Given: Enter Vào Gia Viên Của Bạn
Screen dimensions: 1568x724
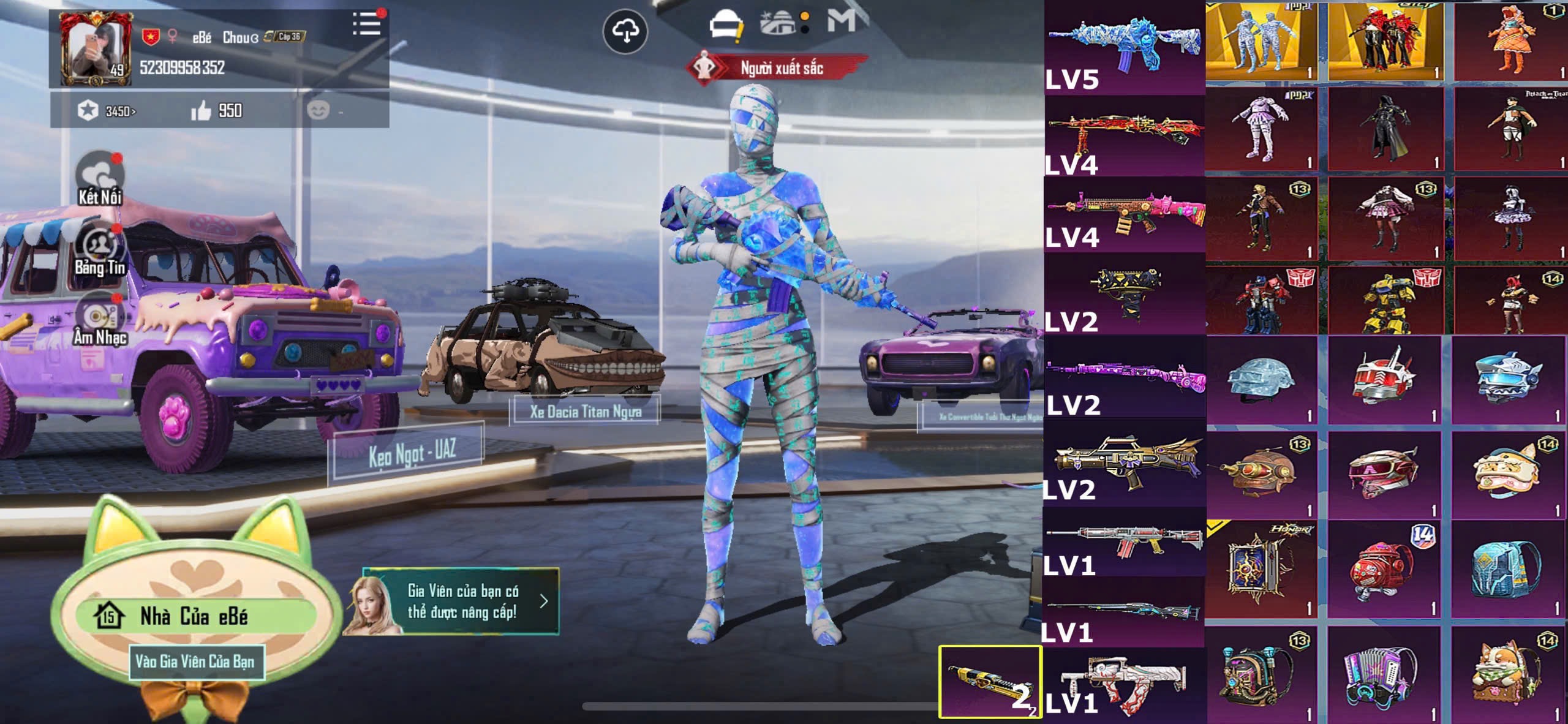Looking at the screenshot, I should click(x=195, y=662).
